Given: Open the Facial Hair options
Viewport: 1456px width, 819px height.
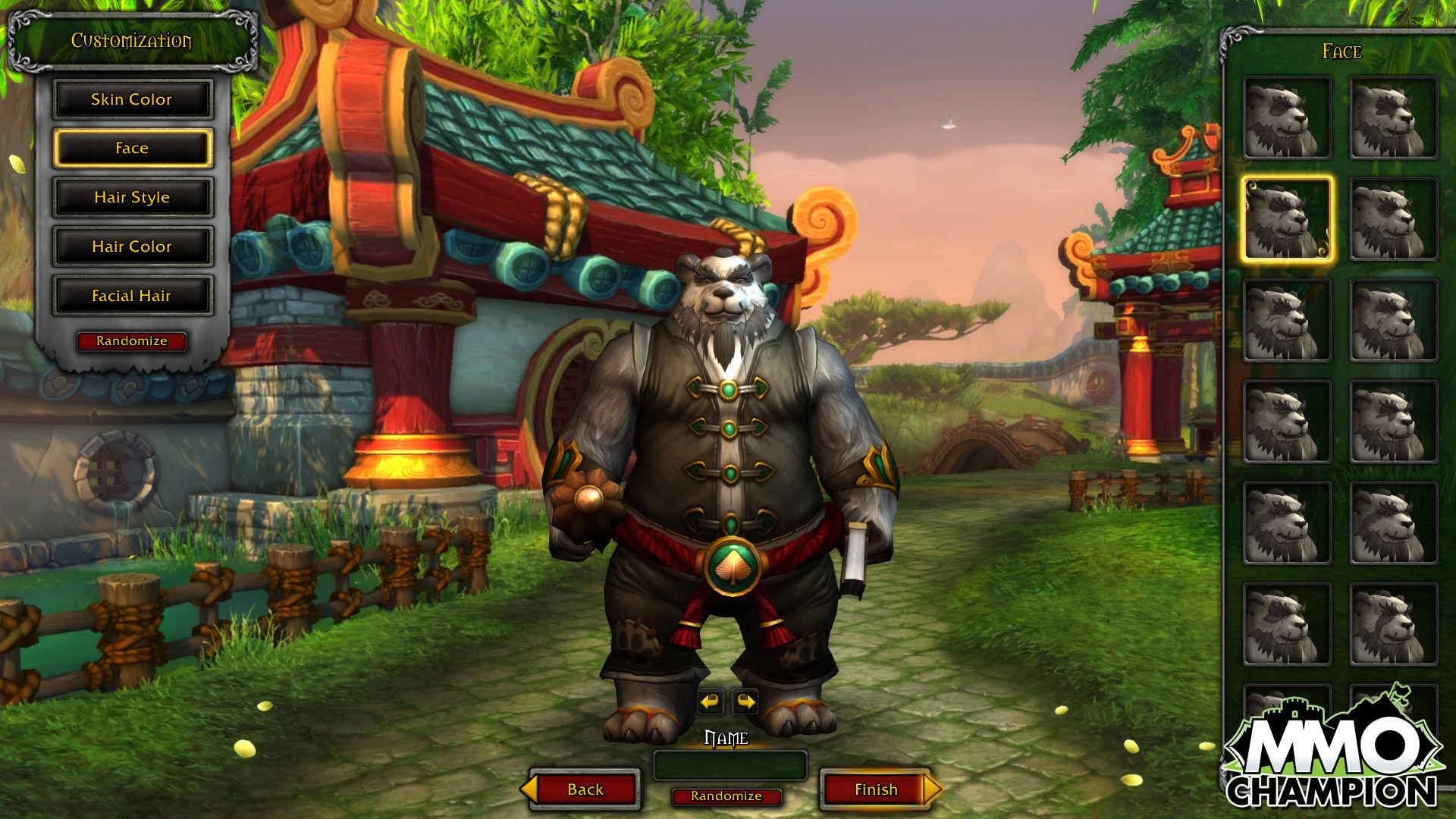Looking at the screenshot, I should [132, 296].
